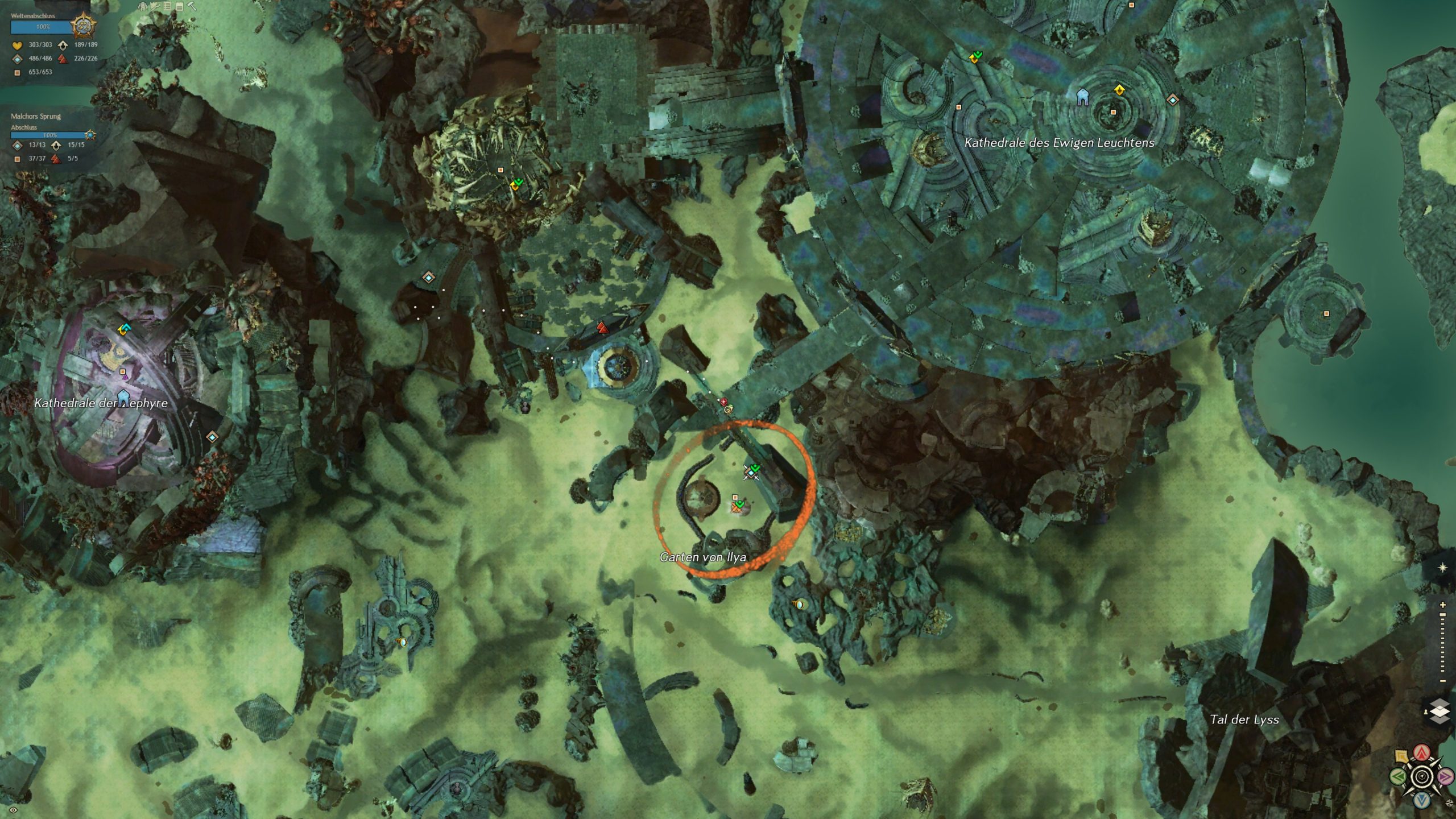Click the red upward arrow on the compass
1456x819 pixels.
tap(1422, 753)
